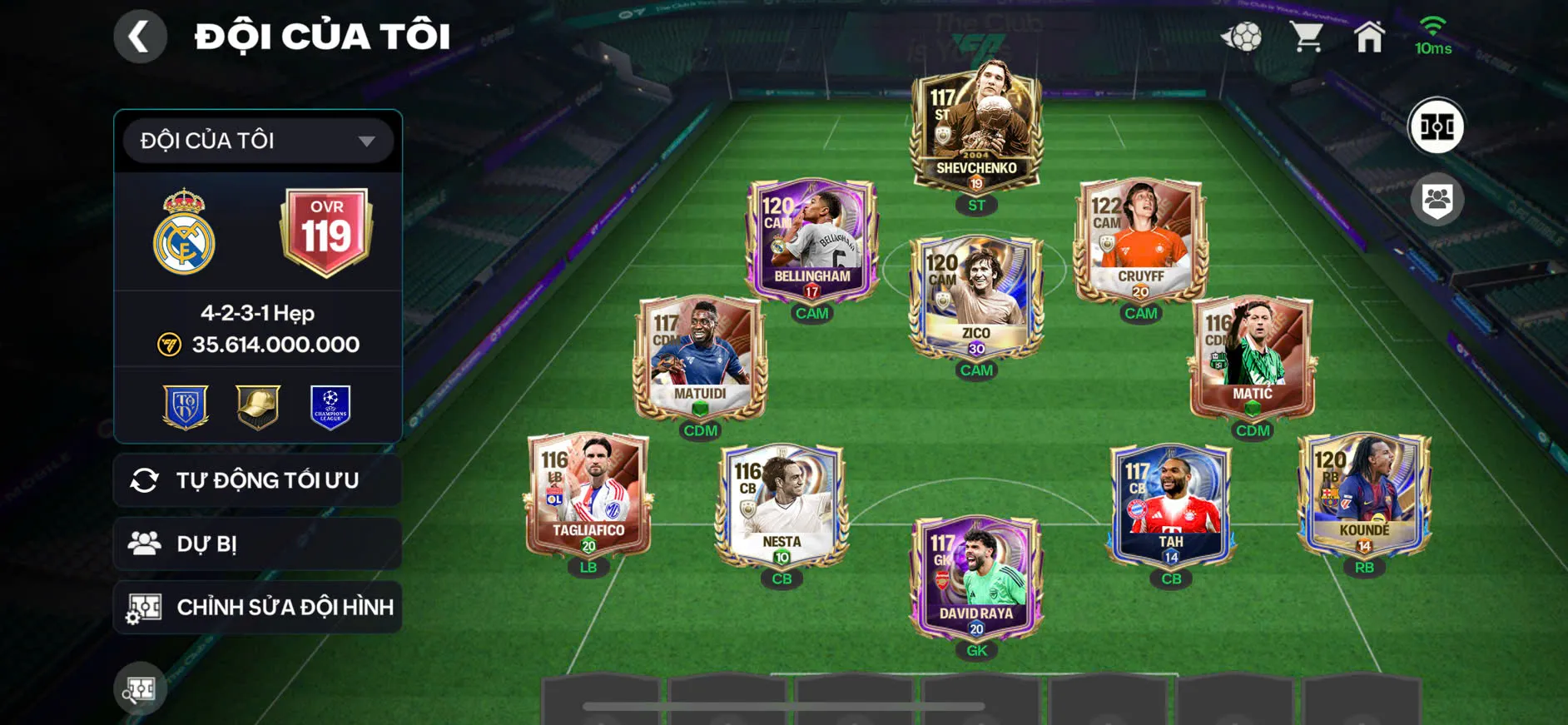Open the store via shopping cart icon
The height and width of the screenshot is (725, 1568).
tap(1307, 35)
